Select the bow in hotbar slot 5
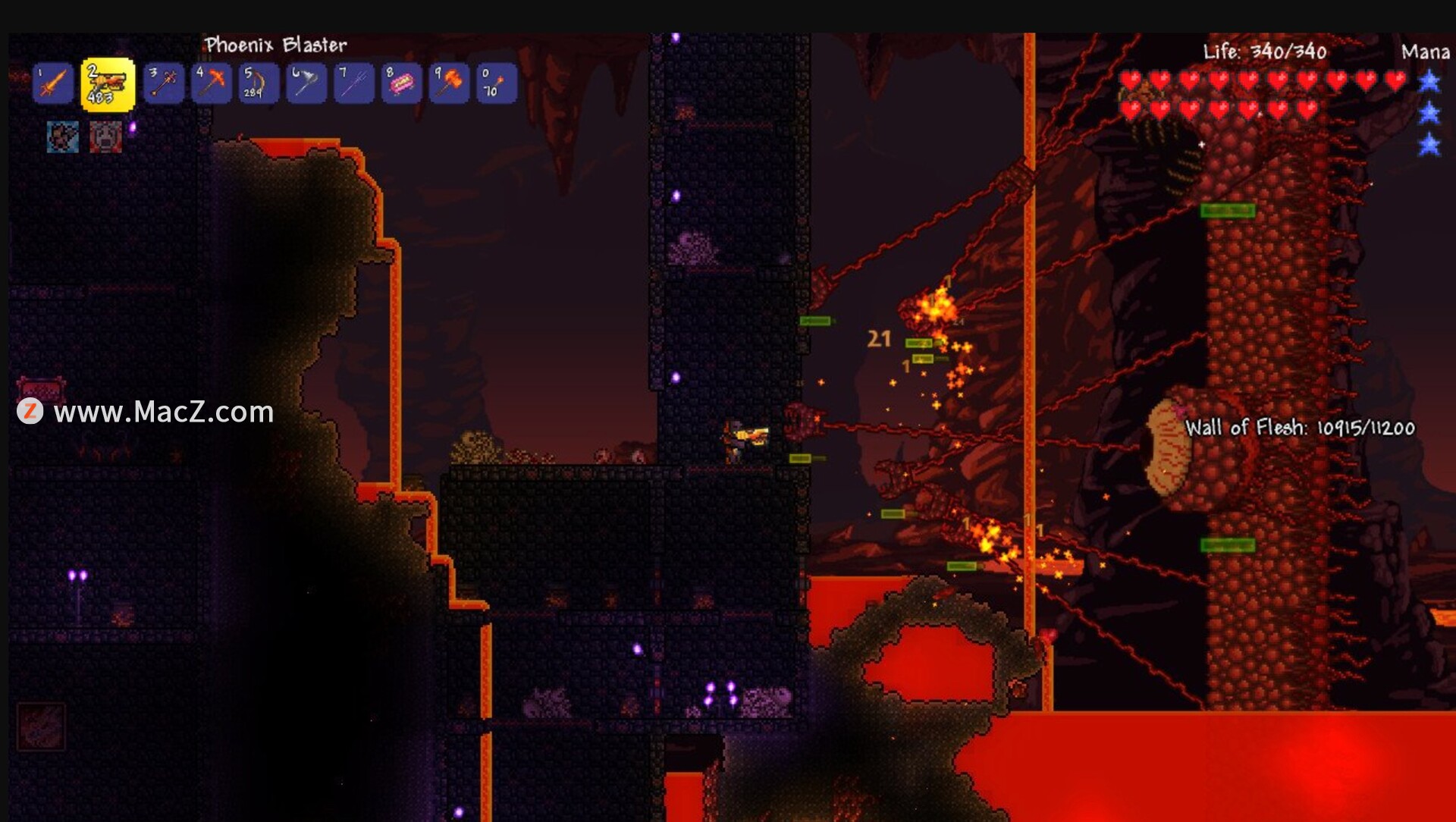 point(258,83)
